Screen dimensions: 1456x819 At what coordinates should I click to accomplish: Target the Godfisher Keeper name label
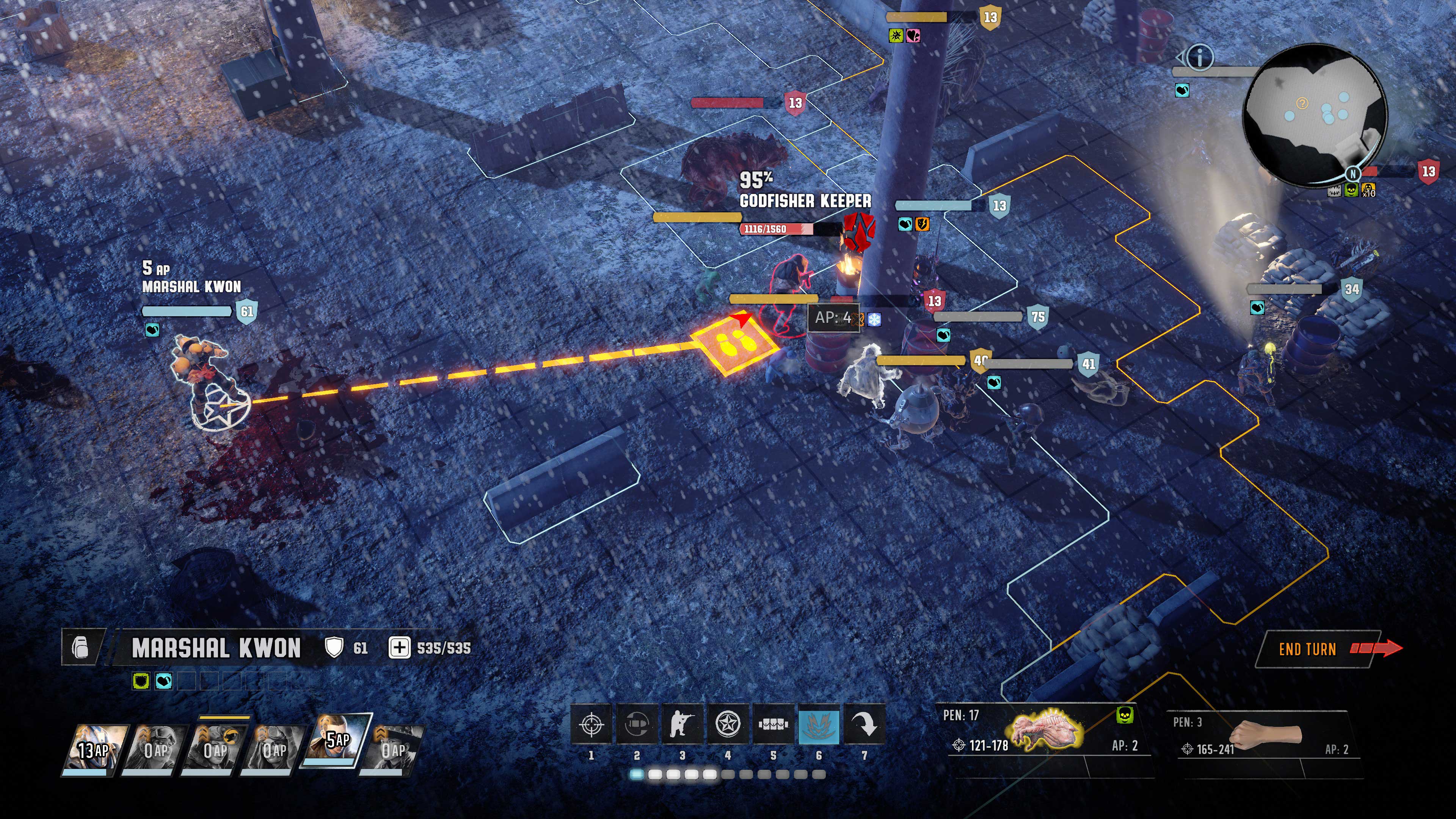point(805,201)
